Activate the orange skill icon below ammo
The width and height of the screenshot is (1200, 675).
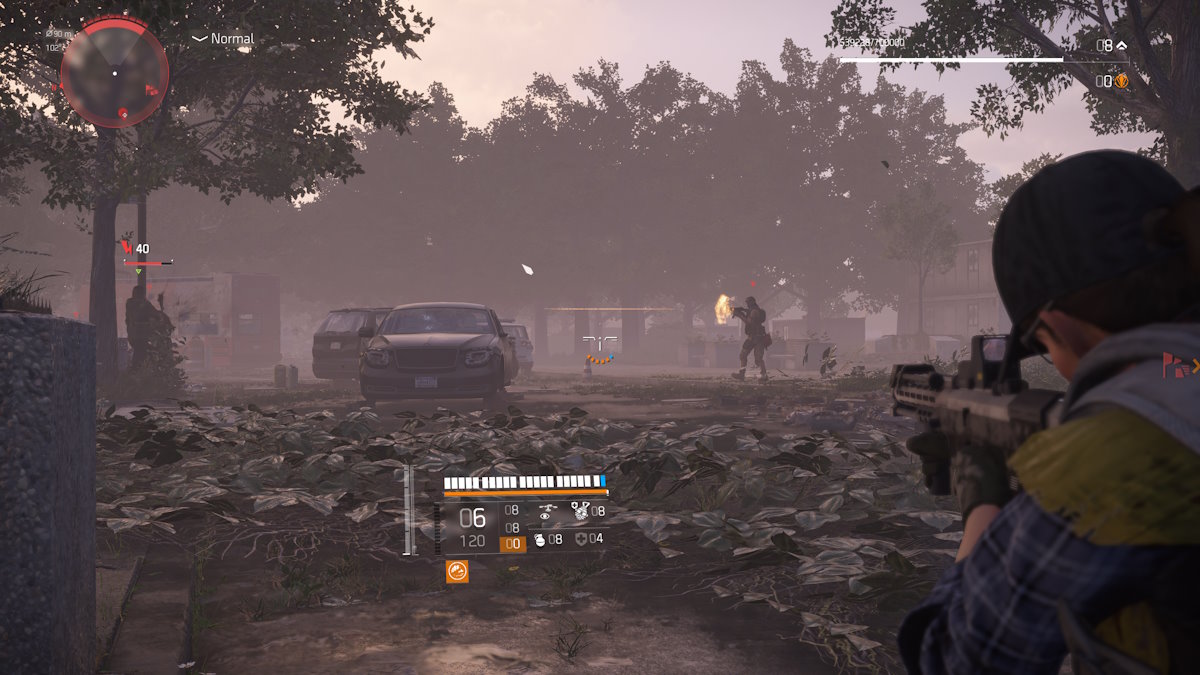tap(457, 572)
